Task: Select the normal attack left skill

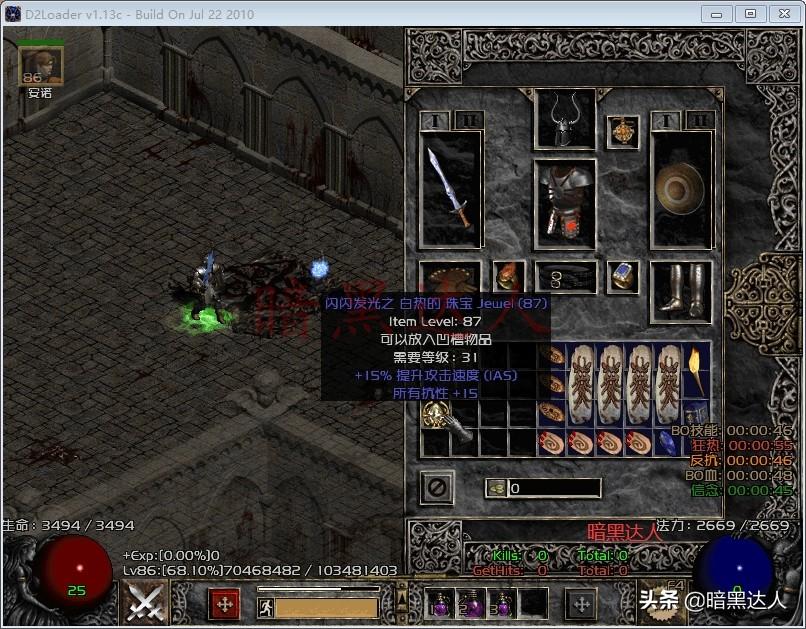Action: click(147, 602)
